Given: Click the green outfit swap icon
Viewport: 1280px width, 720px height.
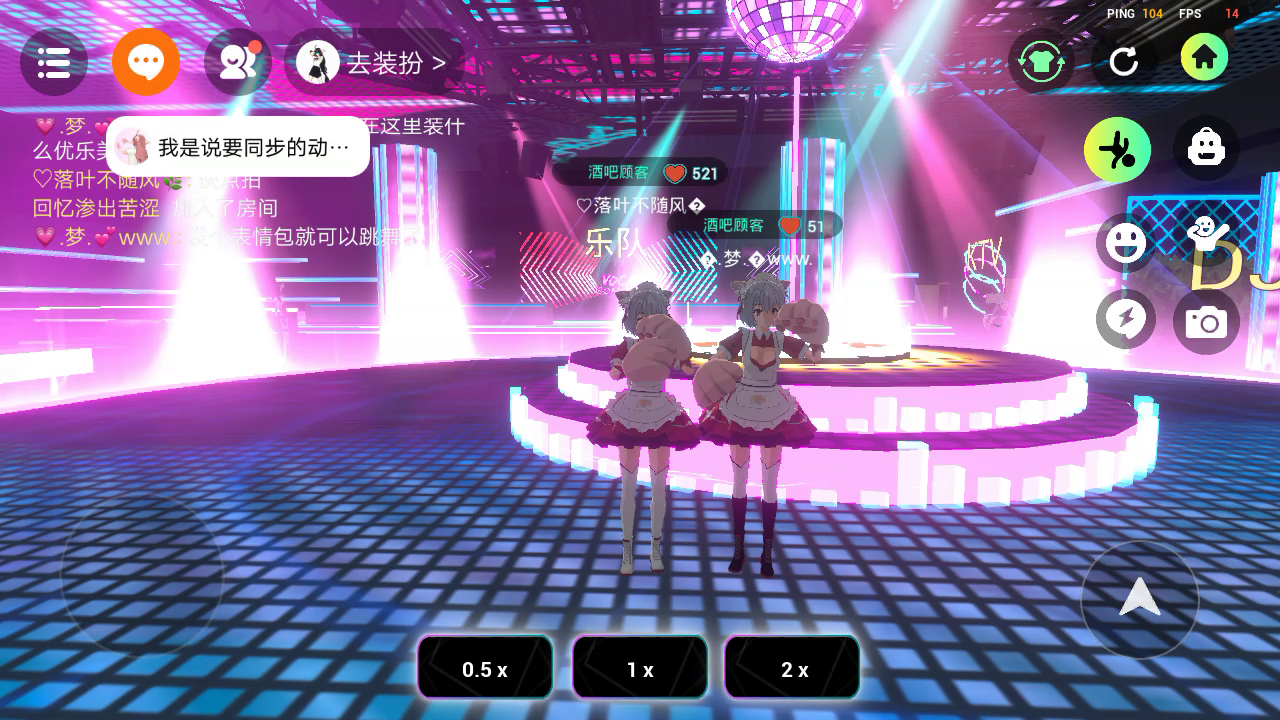Looking at the screenshot, I should click(x=1041, y=61).
